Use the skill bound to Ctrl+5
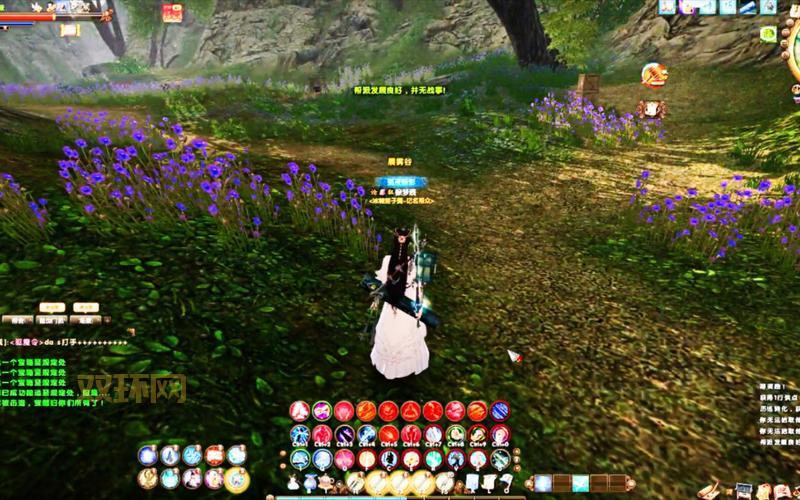Viewport: 800px width, 500px height. pos(388,434)
